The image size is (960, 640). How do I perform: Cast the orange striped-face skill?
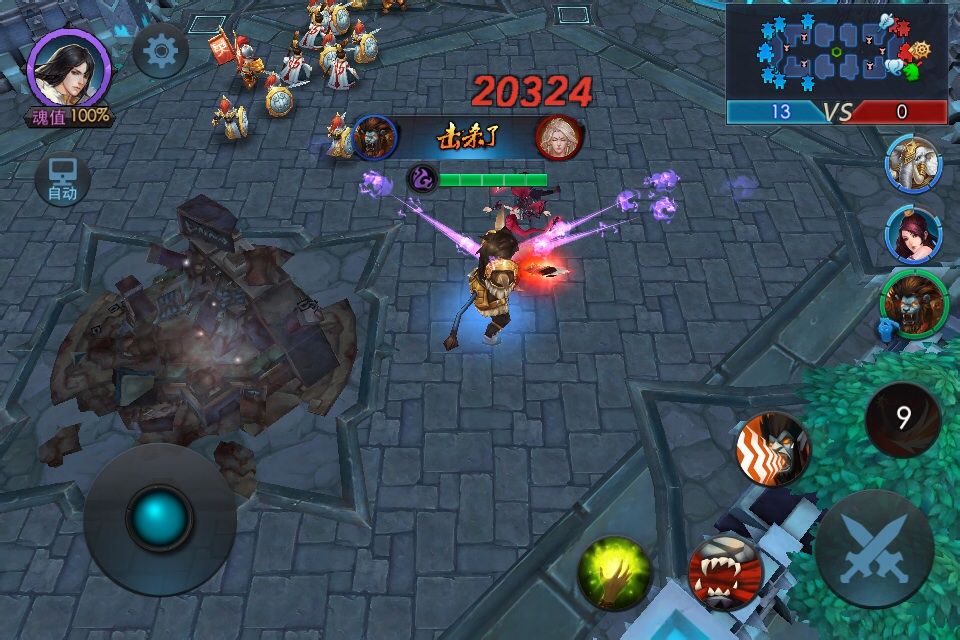772,449
